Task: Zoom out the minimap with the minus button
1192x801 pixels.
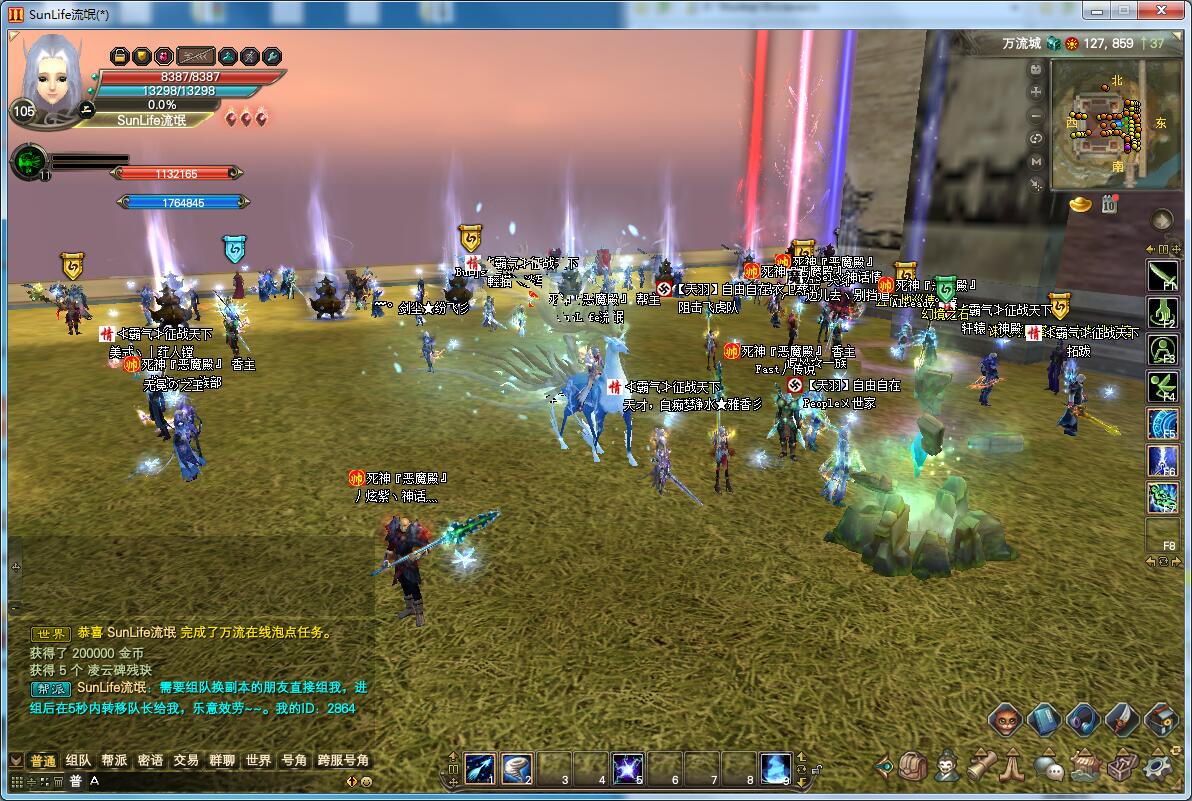Action: 1036,116
